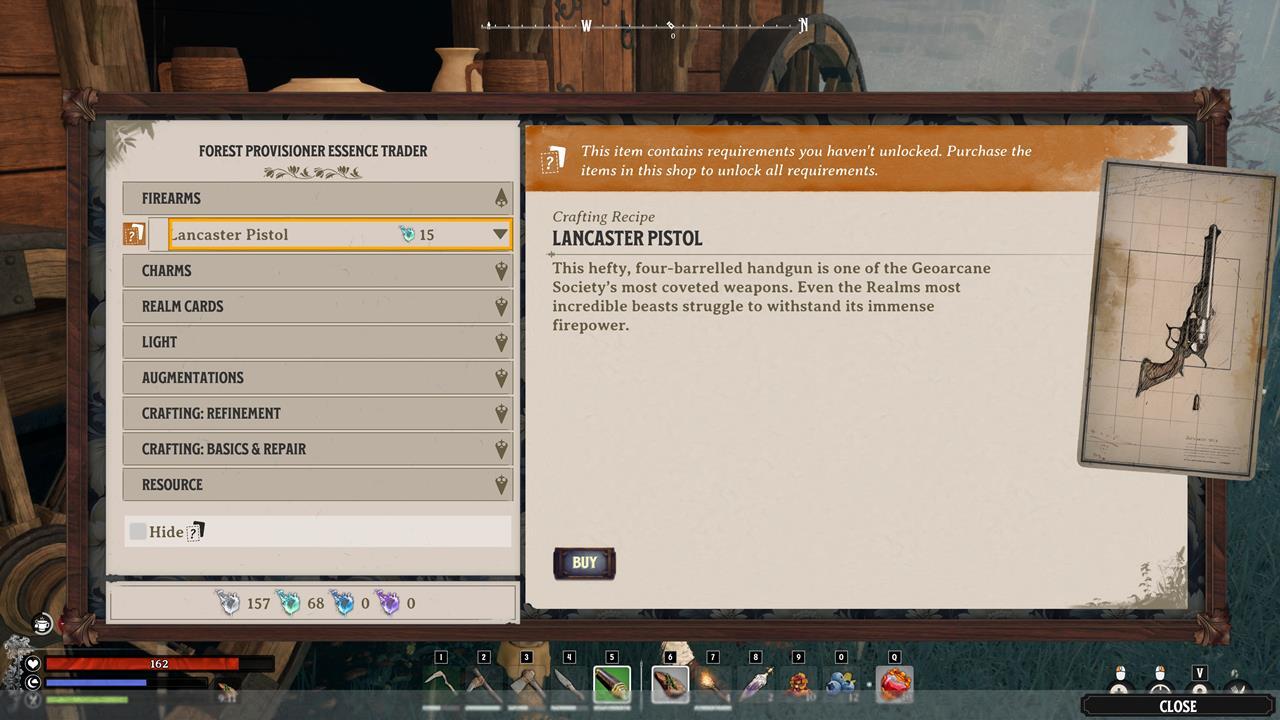The image size is (1280, 720).
Task: Pick the torch hotbar slot
Action: [713, 685]
